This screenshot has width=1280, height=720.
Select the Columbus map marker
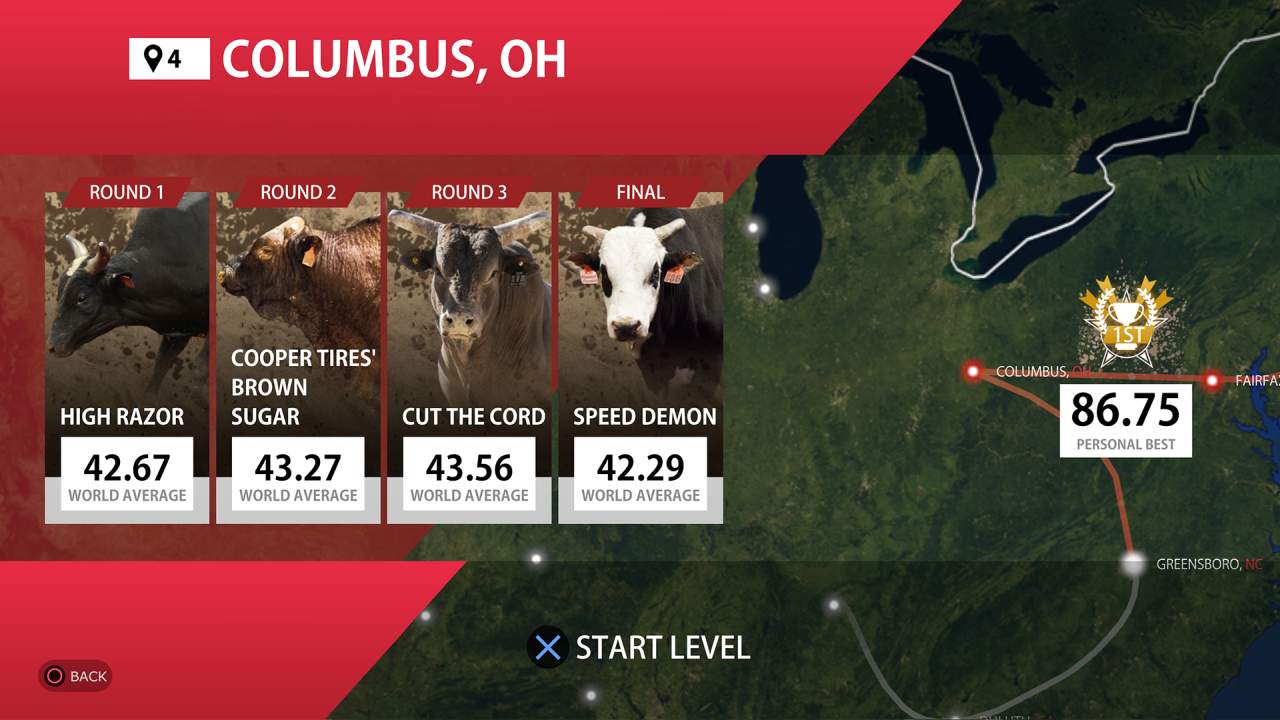tap(973, 372)
